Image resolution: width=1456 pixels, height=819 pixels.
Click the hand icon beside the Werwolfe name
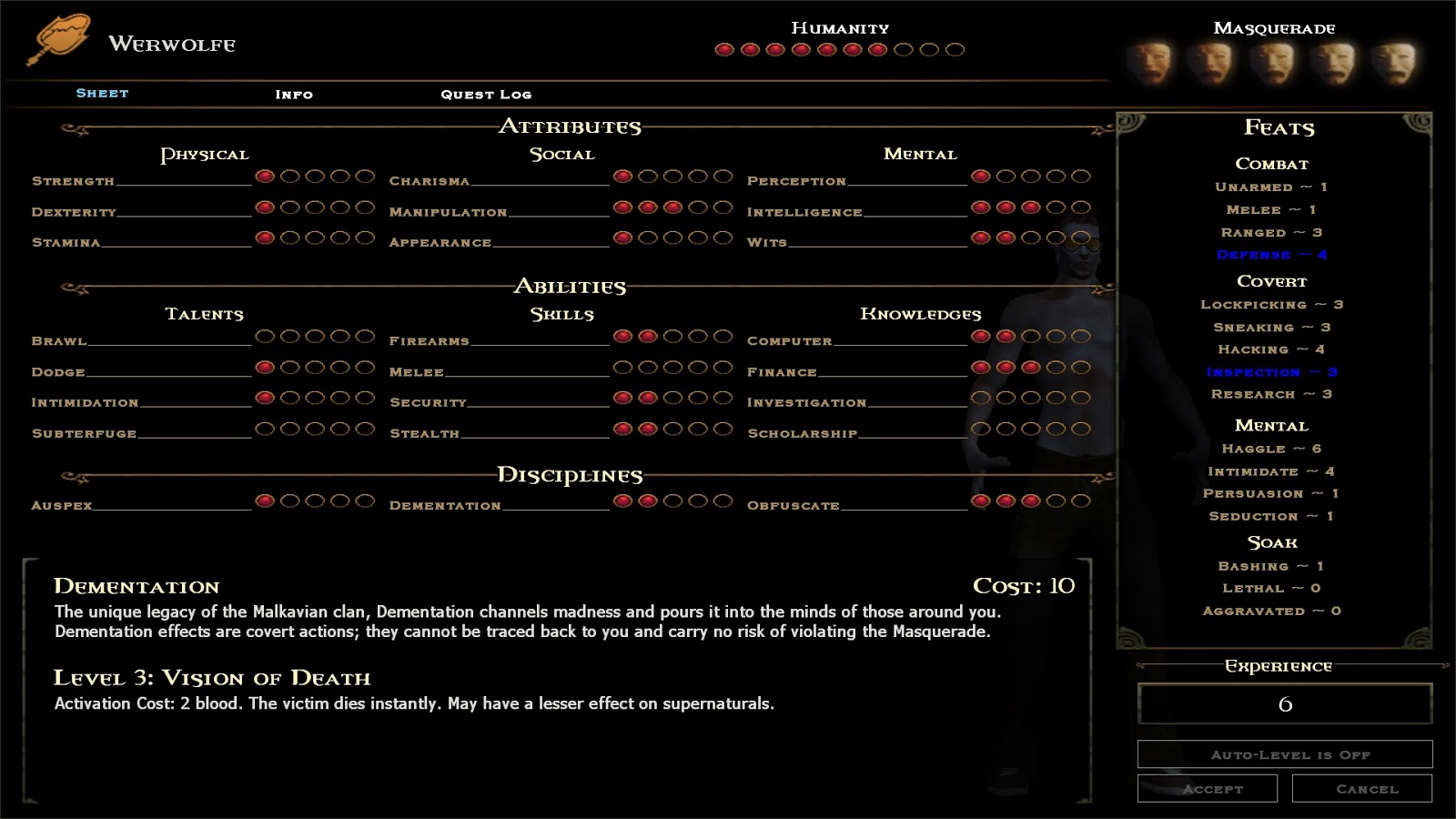point(64,34)
